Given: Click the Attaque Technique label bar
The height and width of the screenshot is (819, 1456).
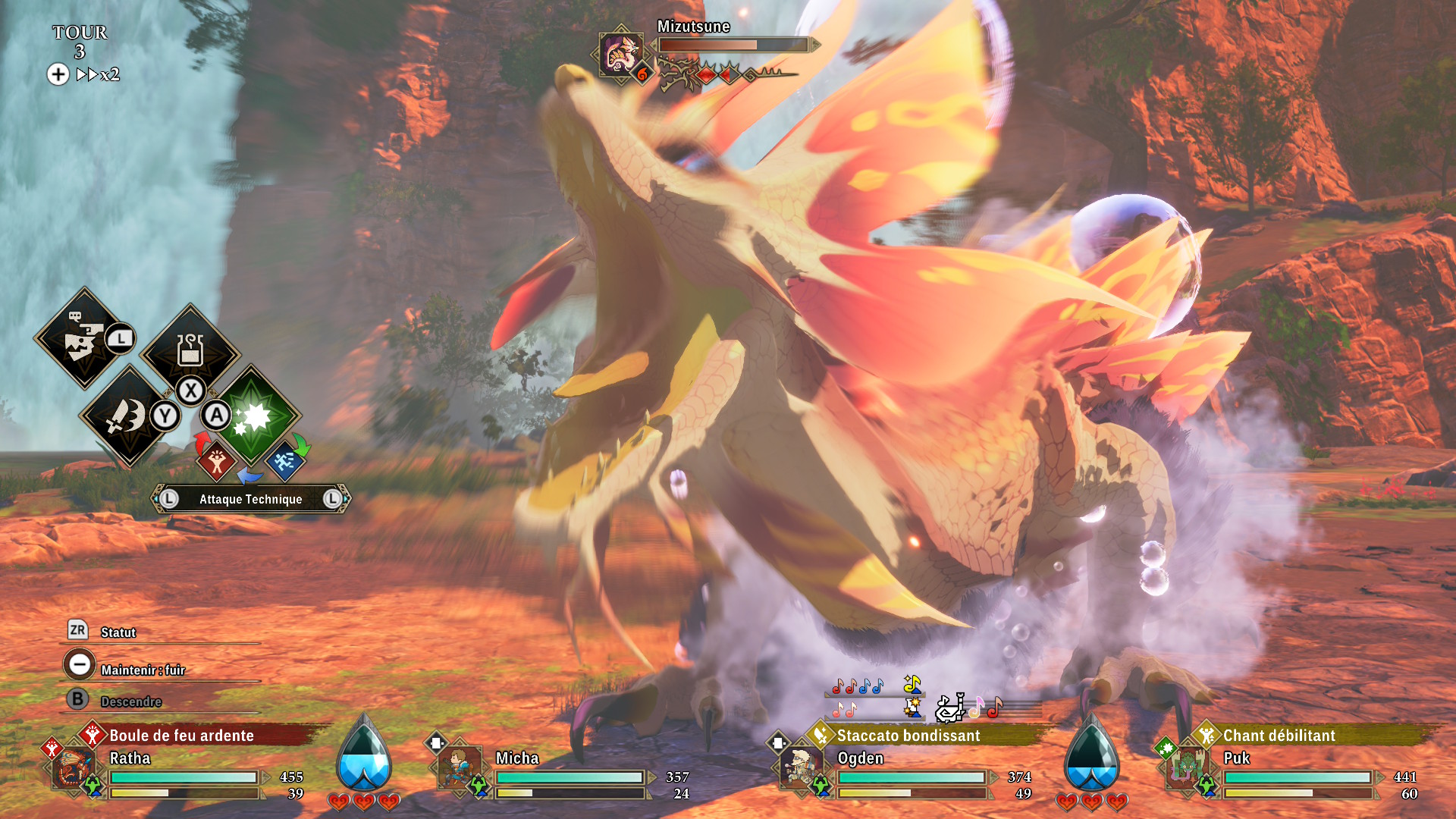Looking at the screenshot, I should click(250, 499).
